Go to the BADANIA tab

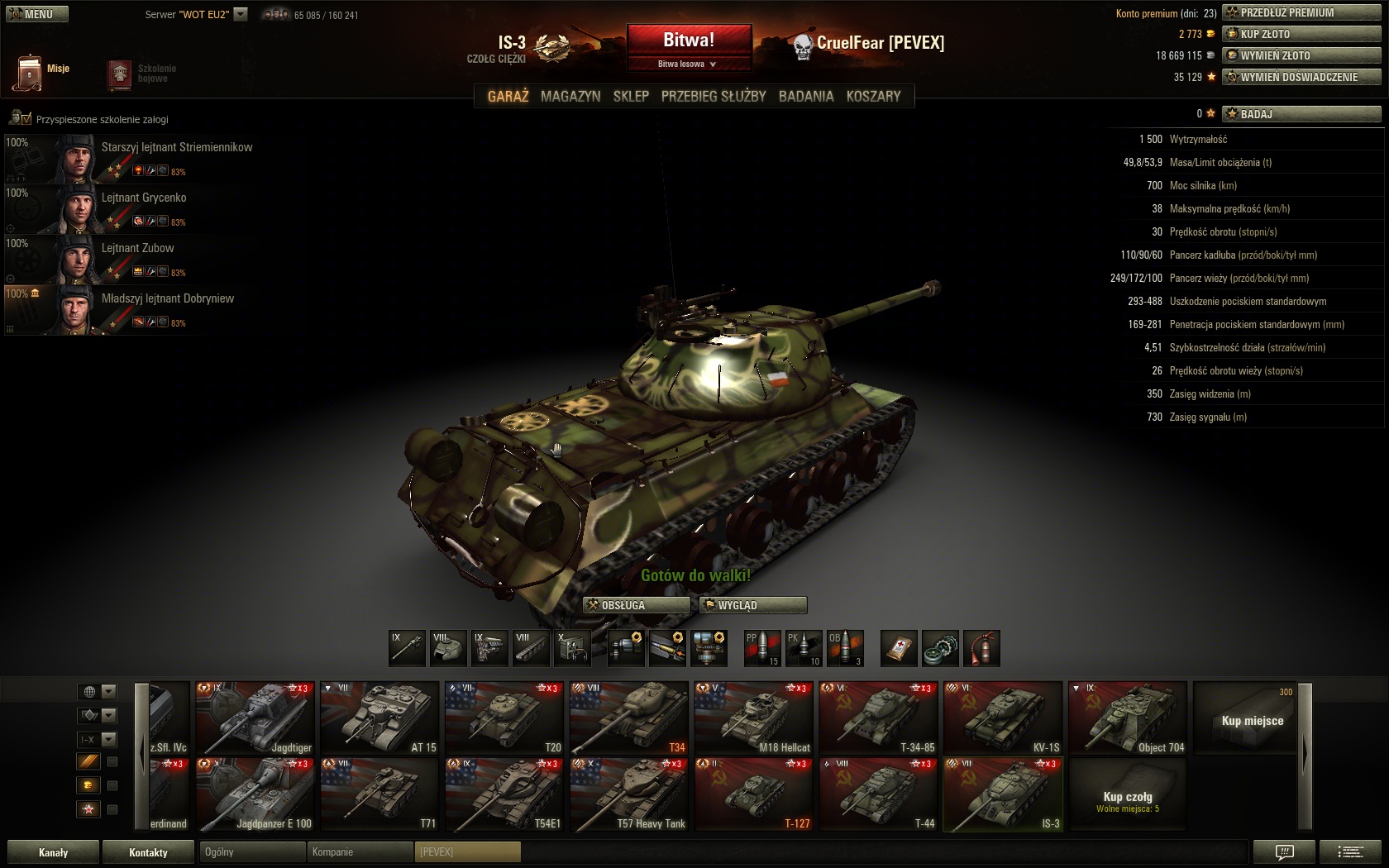coord(806,97)
